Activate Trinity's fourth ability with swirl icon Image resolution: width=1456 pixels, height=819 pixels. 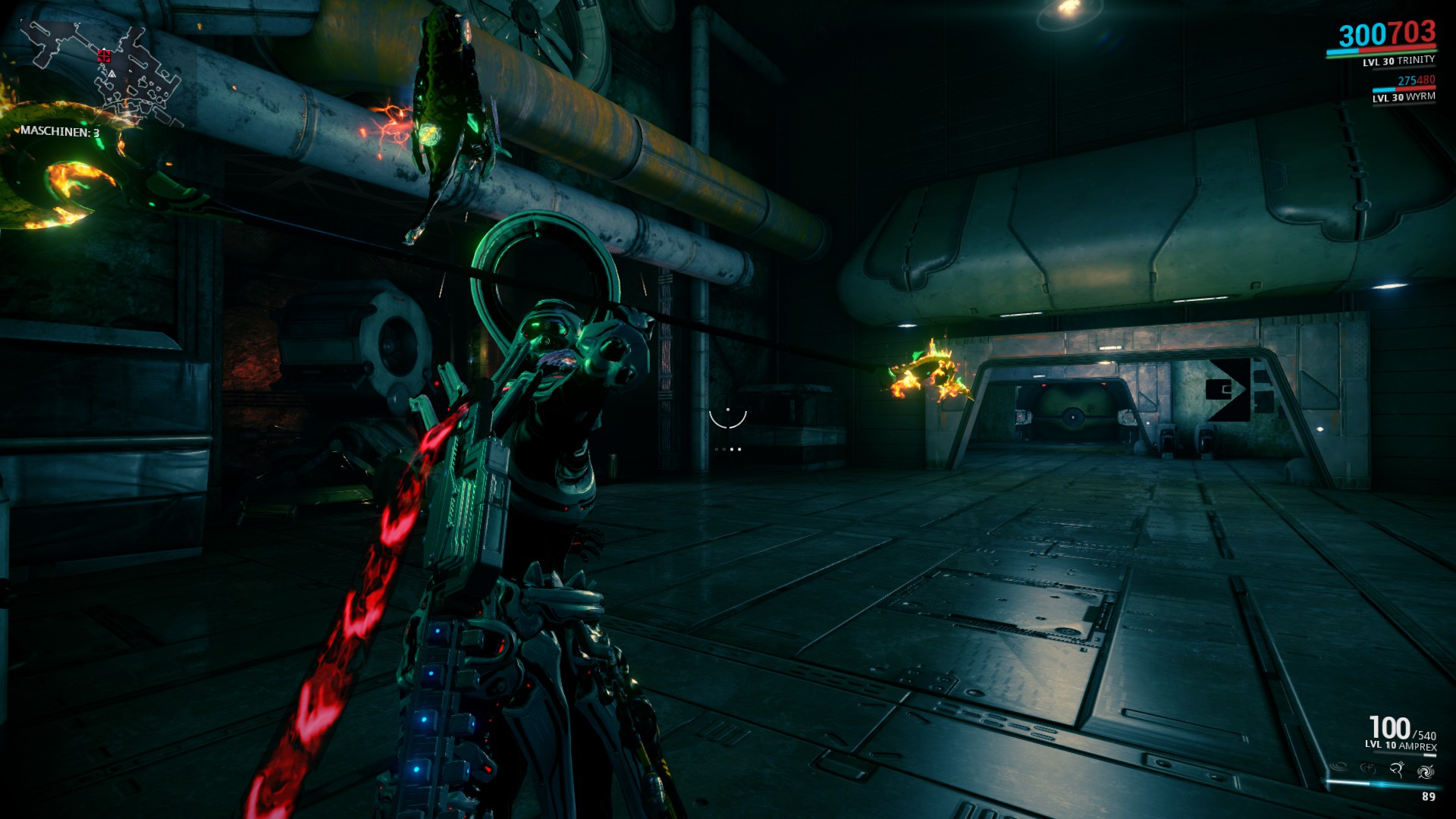point(1425,771)
